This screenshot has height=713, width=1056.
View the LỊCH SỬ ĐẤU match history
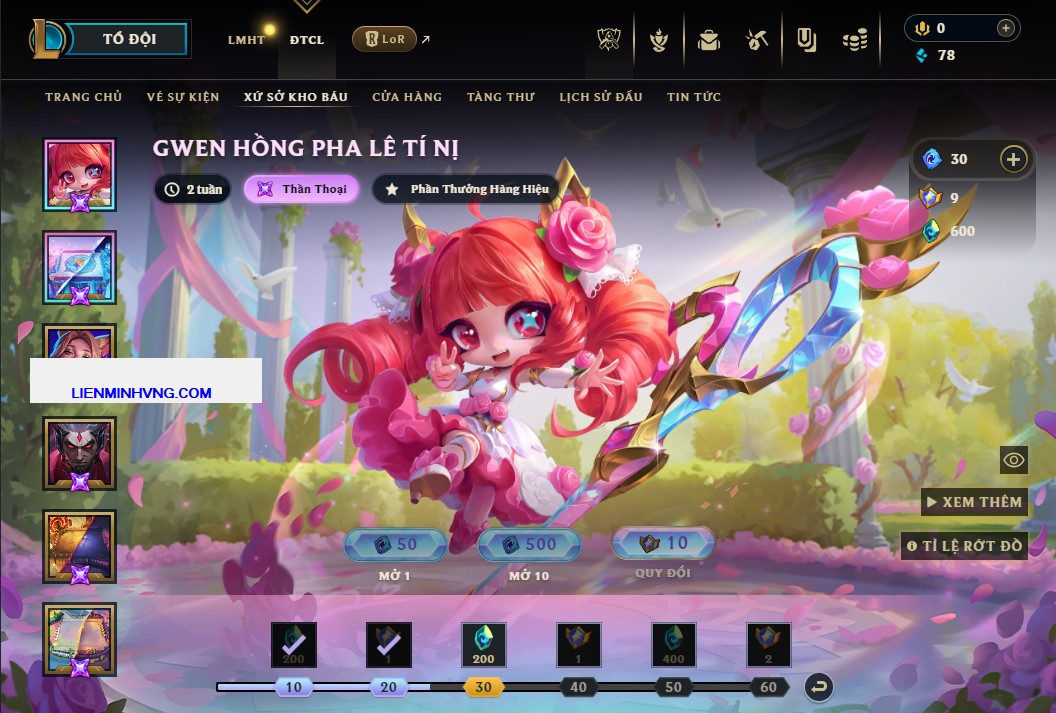600,97
